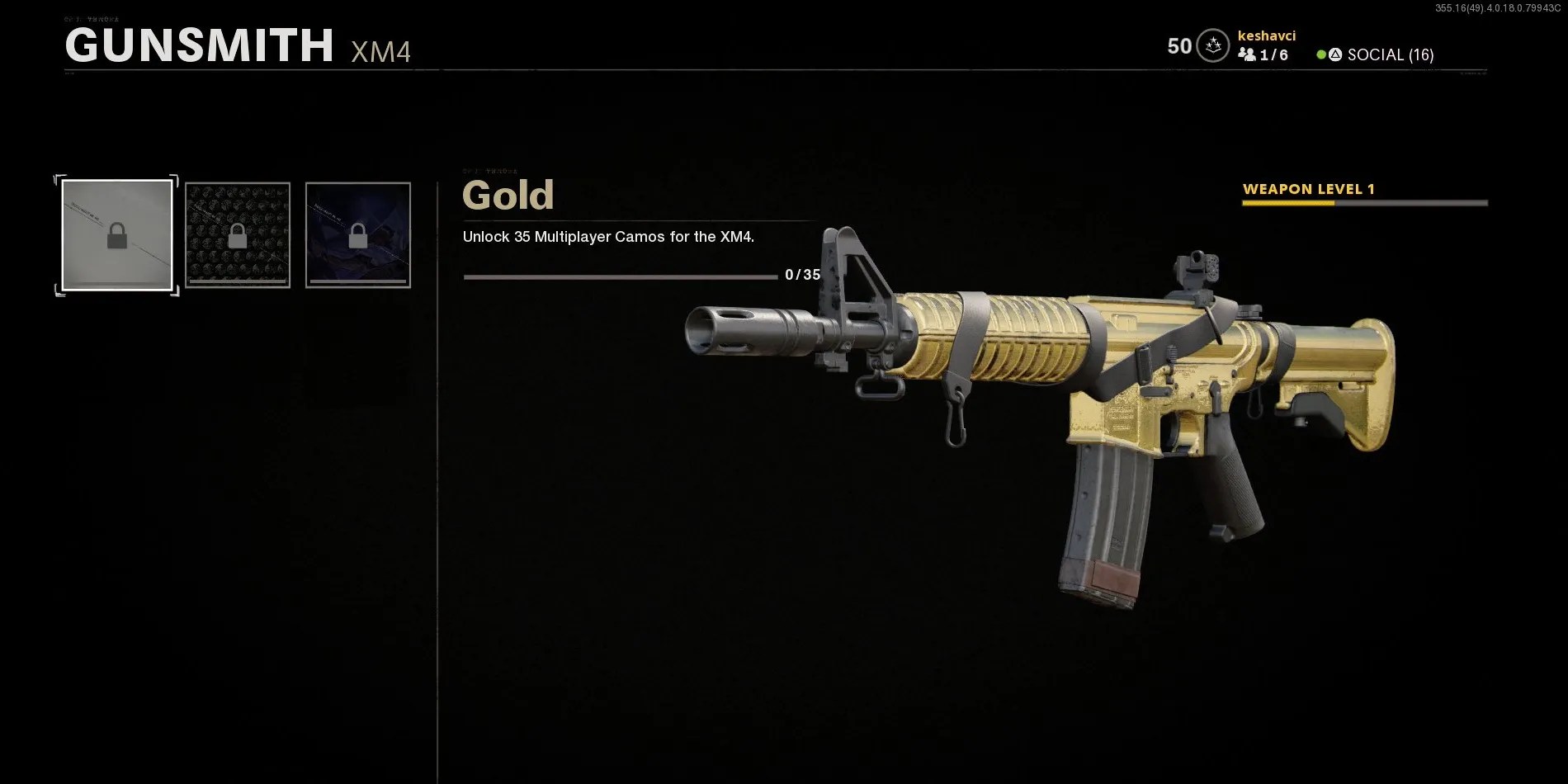Pick the dark blue locked camo tile
The height and width of the screenshot is (784, 1568).
358,235
